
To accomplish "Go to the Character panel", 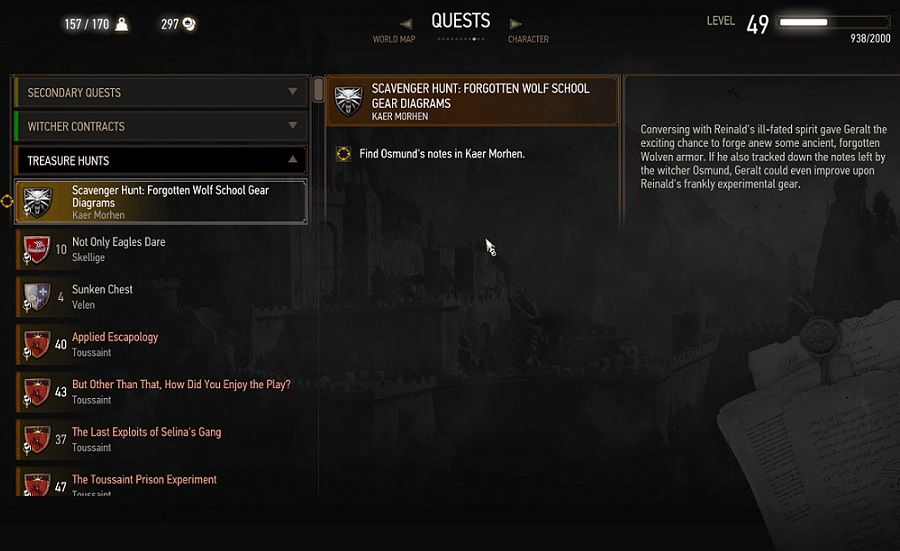I will (527, 39).
